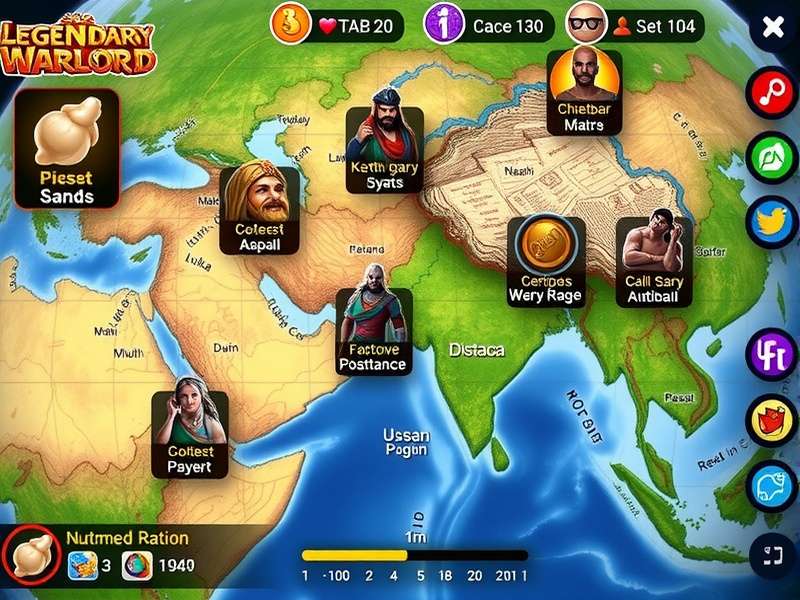Close the map with the X button
Screen dimensions: 800x600
(773, 27)
